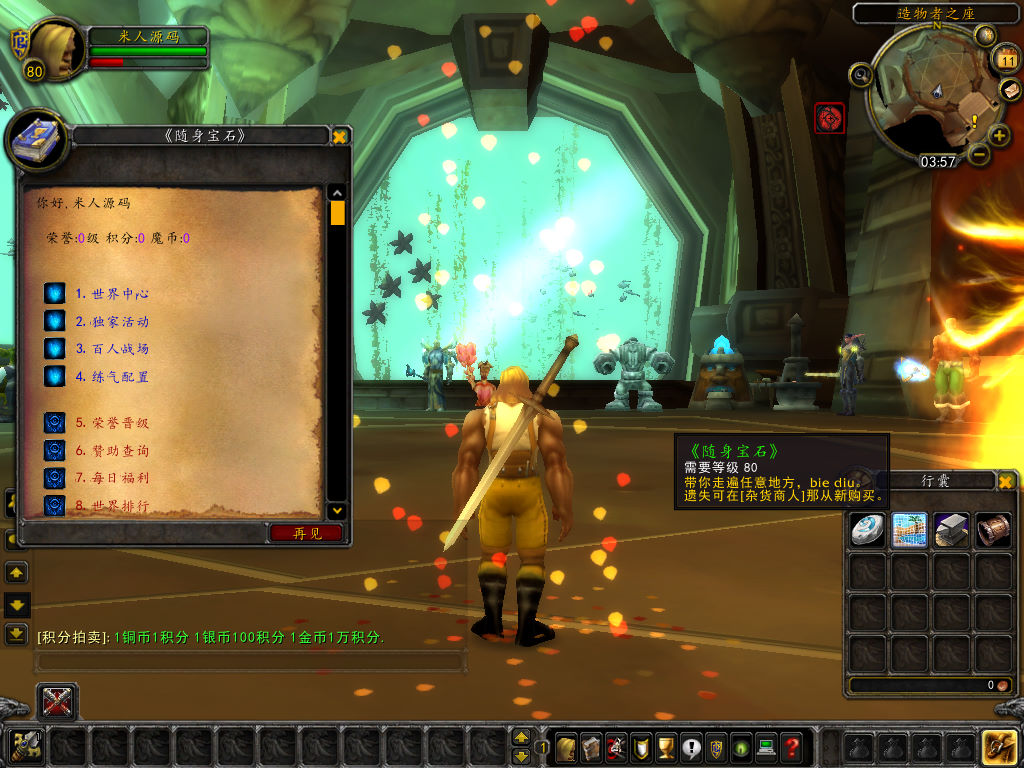Zoom out the minimap with minus button
Image resolution: width=1024 pixels, height=768 pixels.
(x=978, y=154)
